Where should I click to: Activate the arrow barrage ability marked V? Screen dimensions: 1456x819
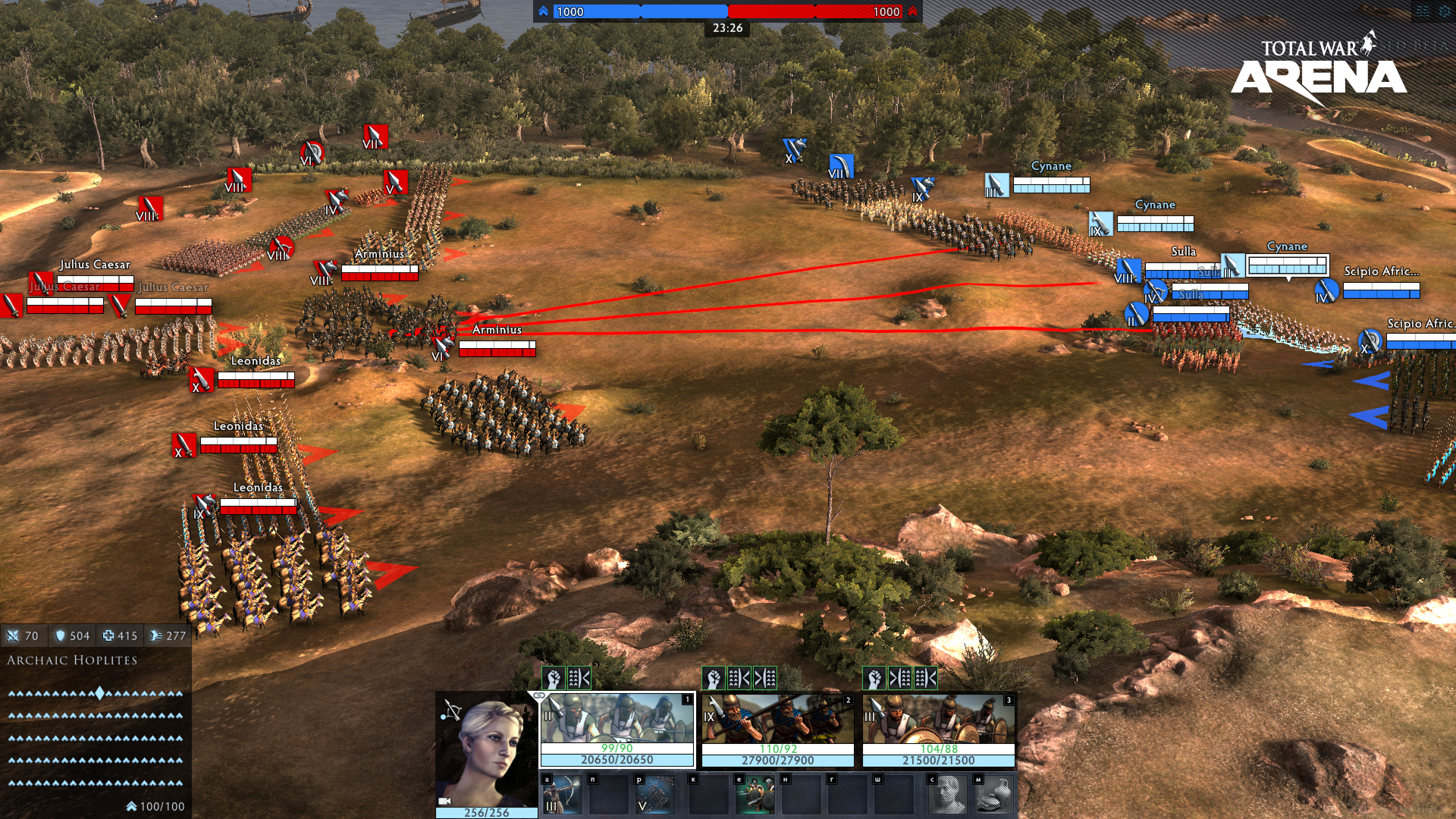coord(654,795)
